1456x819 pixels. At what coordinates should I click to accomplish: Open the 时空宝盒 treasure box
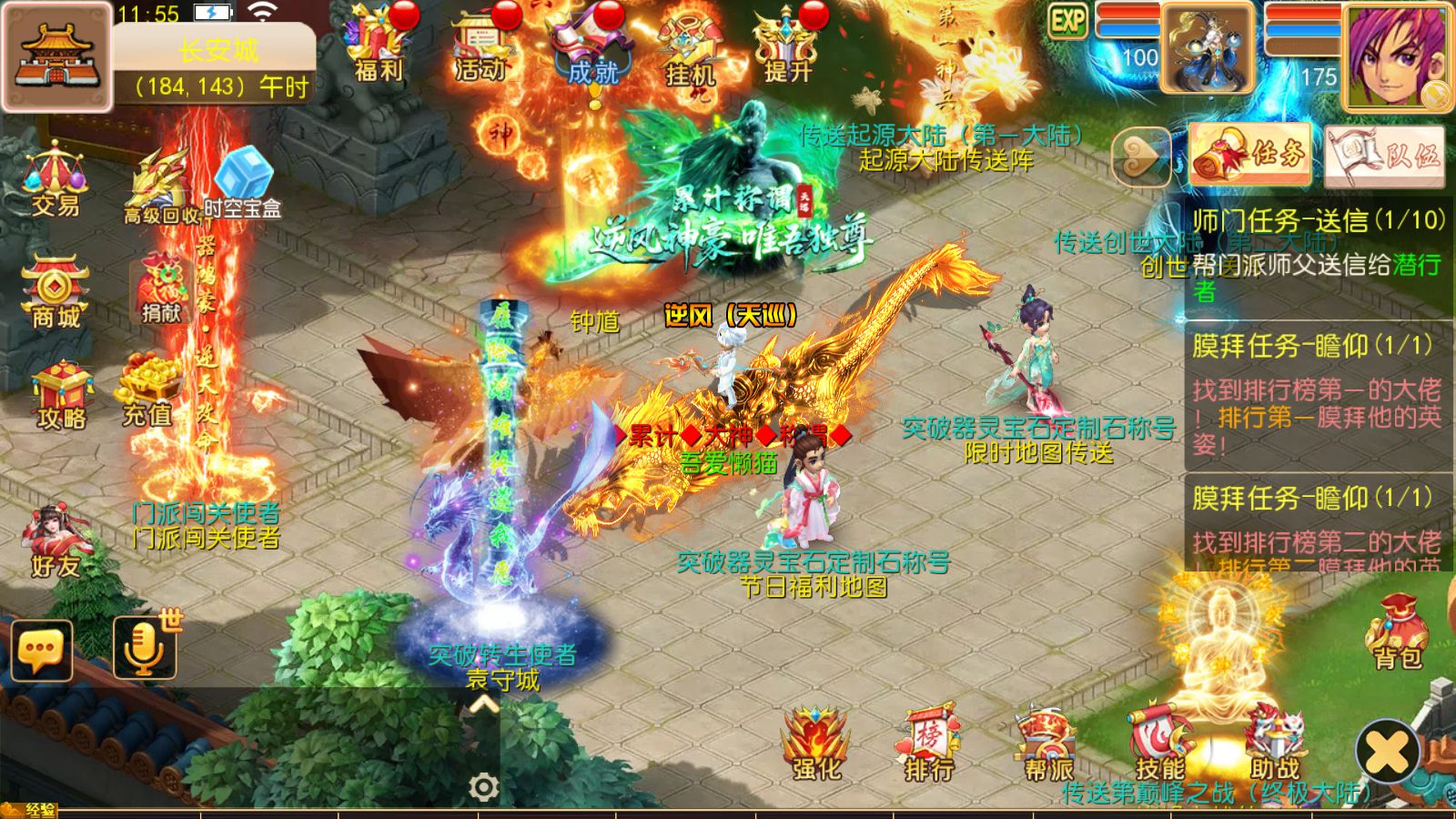[242, 182]
